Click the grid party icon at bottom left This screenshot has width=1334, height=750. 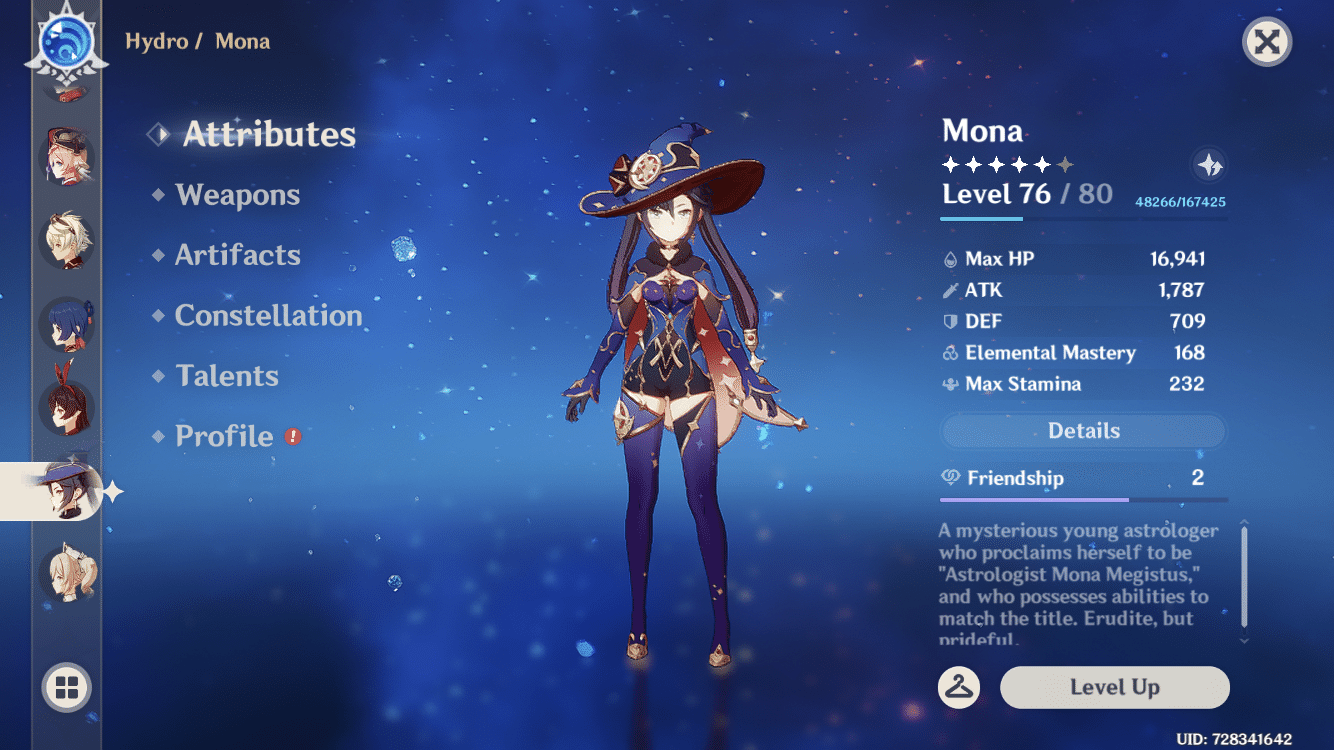point(66,688)
